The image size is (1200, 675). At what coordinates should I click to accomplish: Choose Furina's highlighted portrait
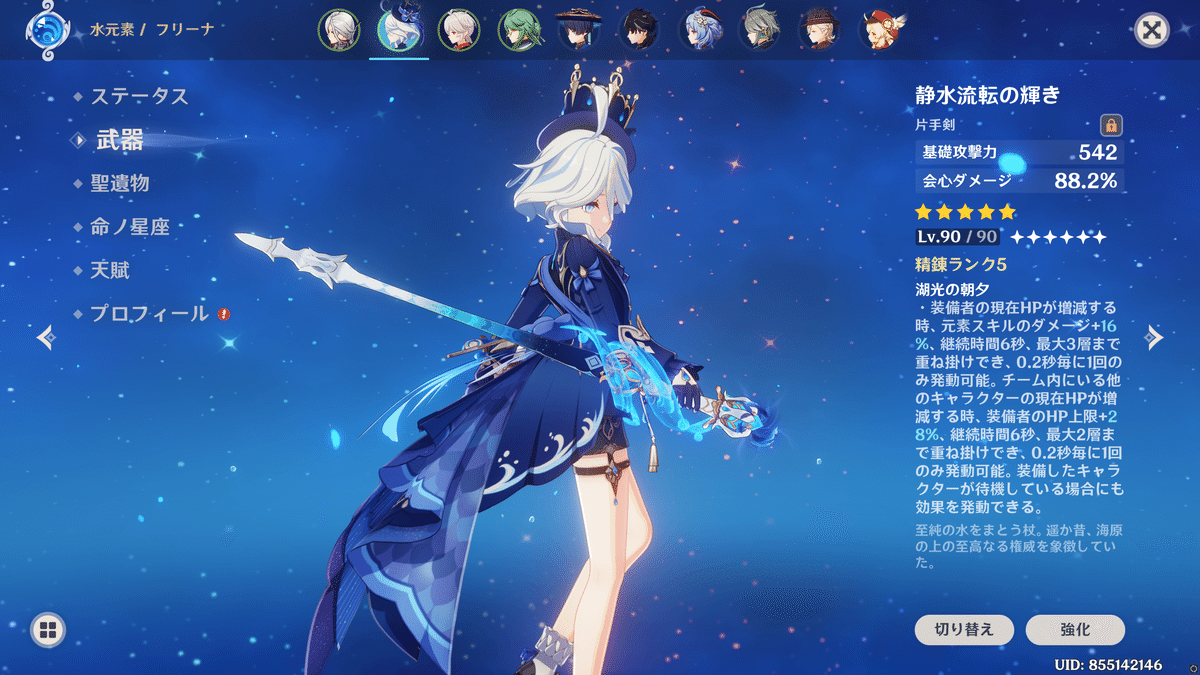(x=398, y=30)
